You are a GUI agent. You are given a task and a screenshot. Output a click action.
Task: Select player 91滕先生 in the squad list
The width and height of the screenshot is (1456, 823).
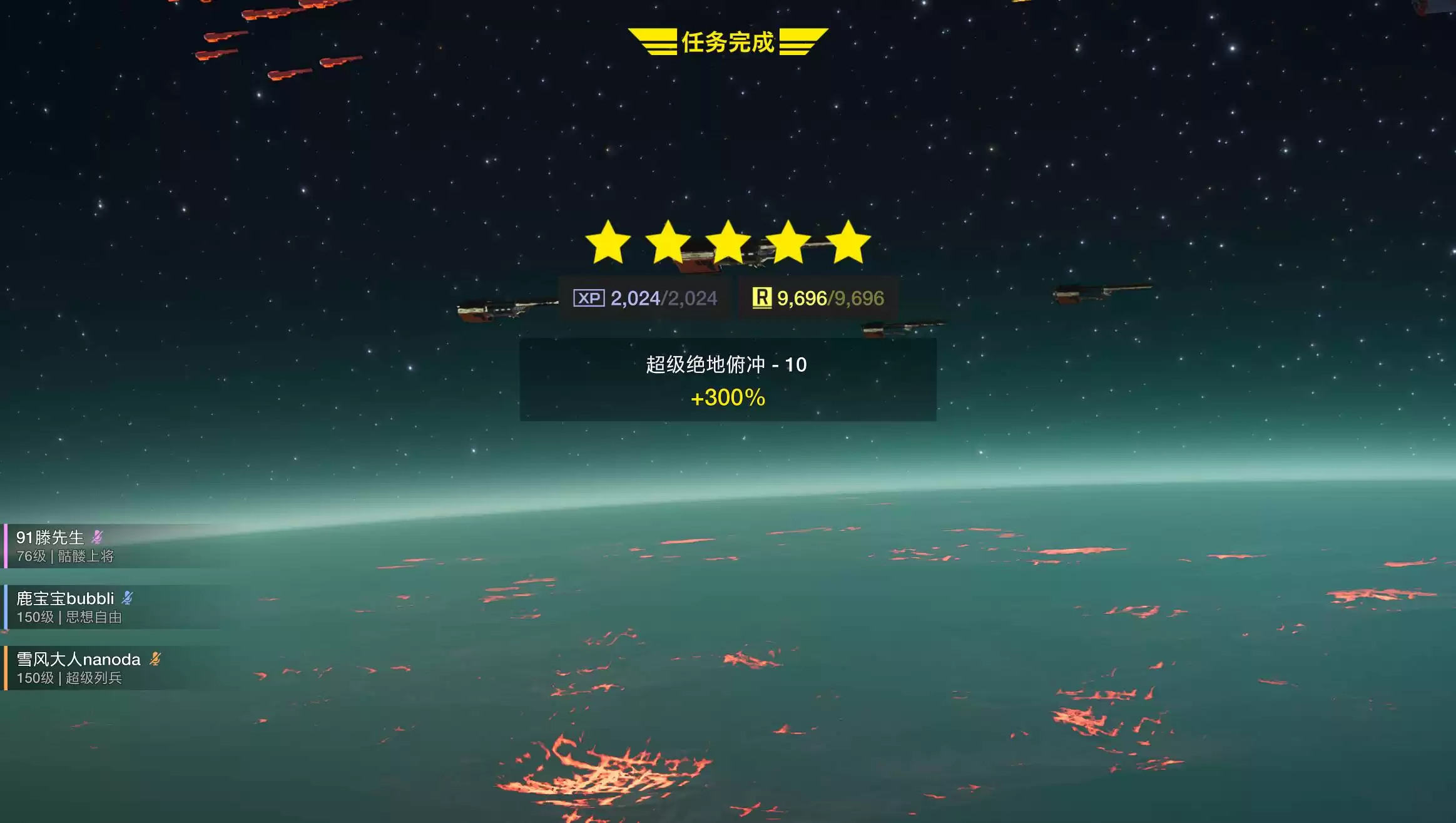[50, 538]
